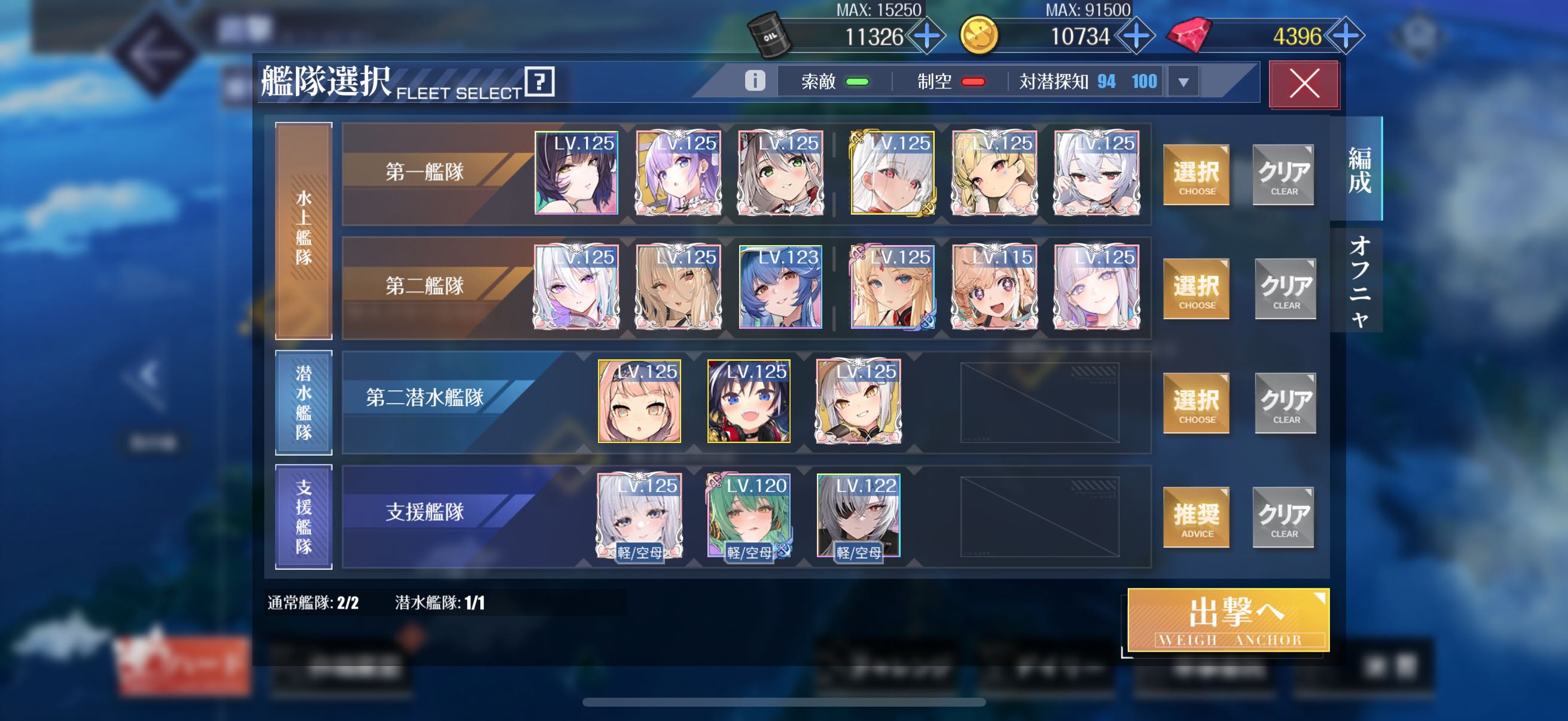Show the info icon beside 索敵
The image size is (1568, 721).
755,80
